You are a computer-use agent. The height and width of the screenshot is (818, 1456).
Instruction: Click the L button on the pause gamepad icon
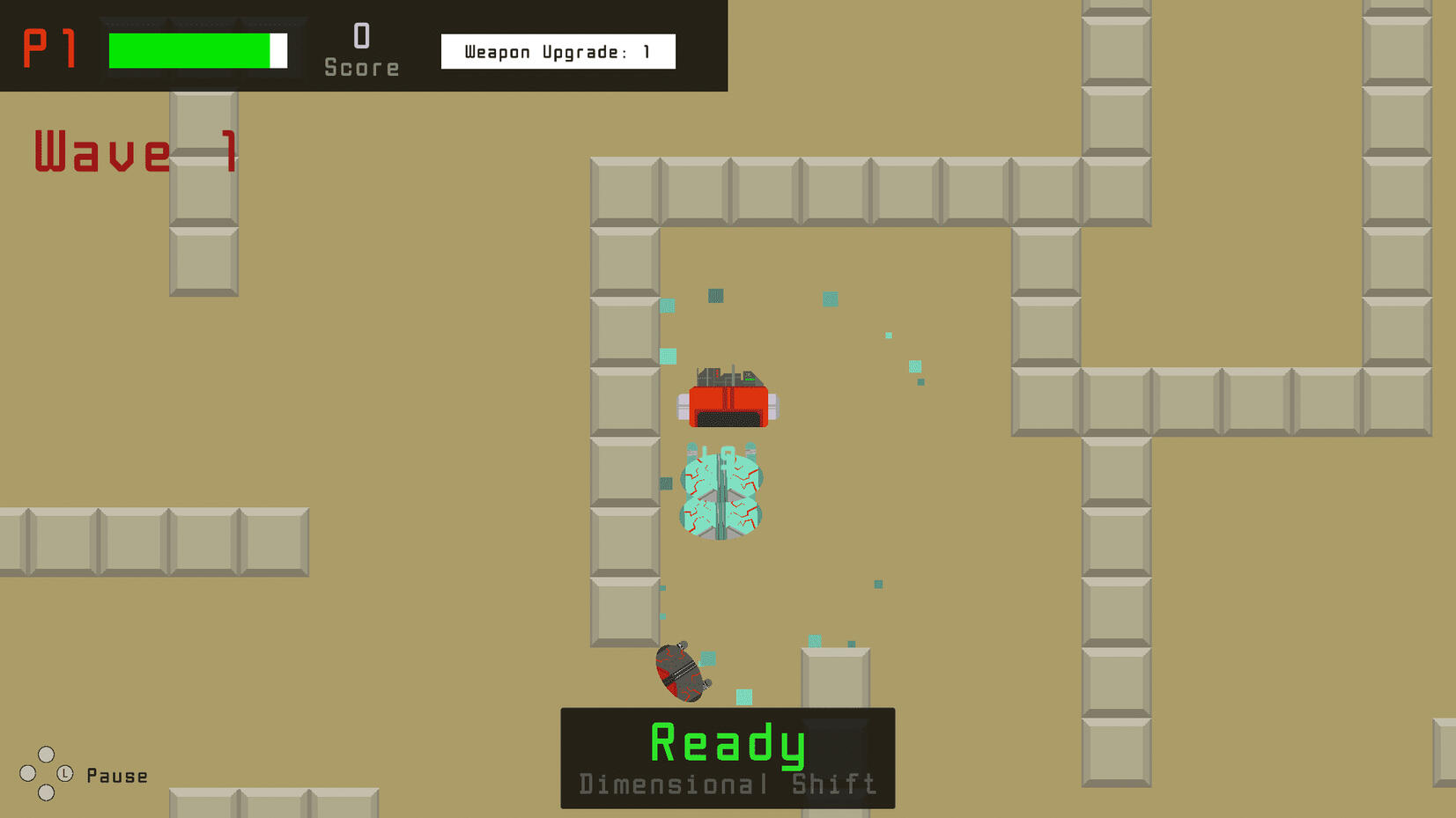[x=65, y=773]
